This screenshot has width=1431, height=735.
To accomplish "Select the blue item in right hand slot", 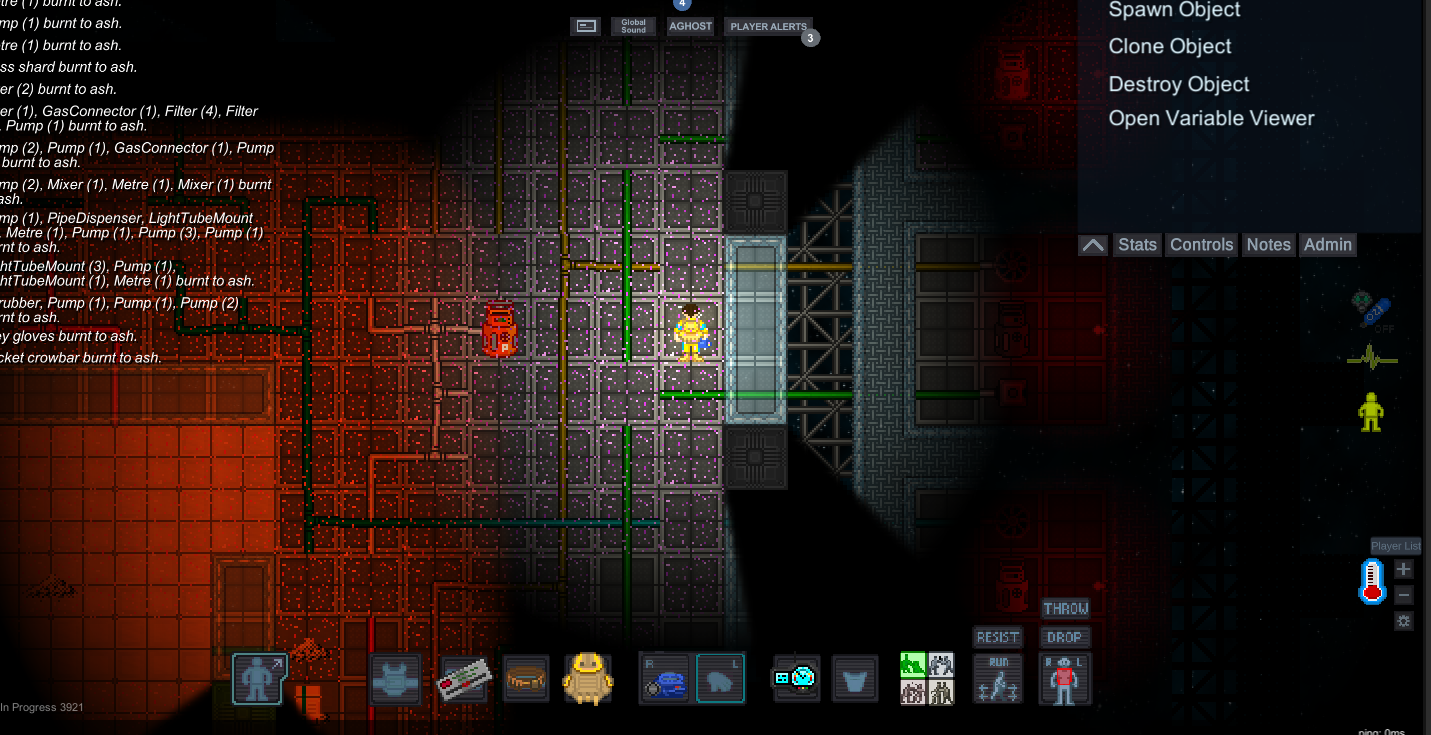I will [665, 677].
